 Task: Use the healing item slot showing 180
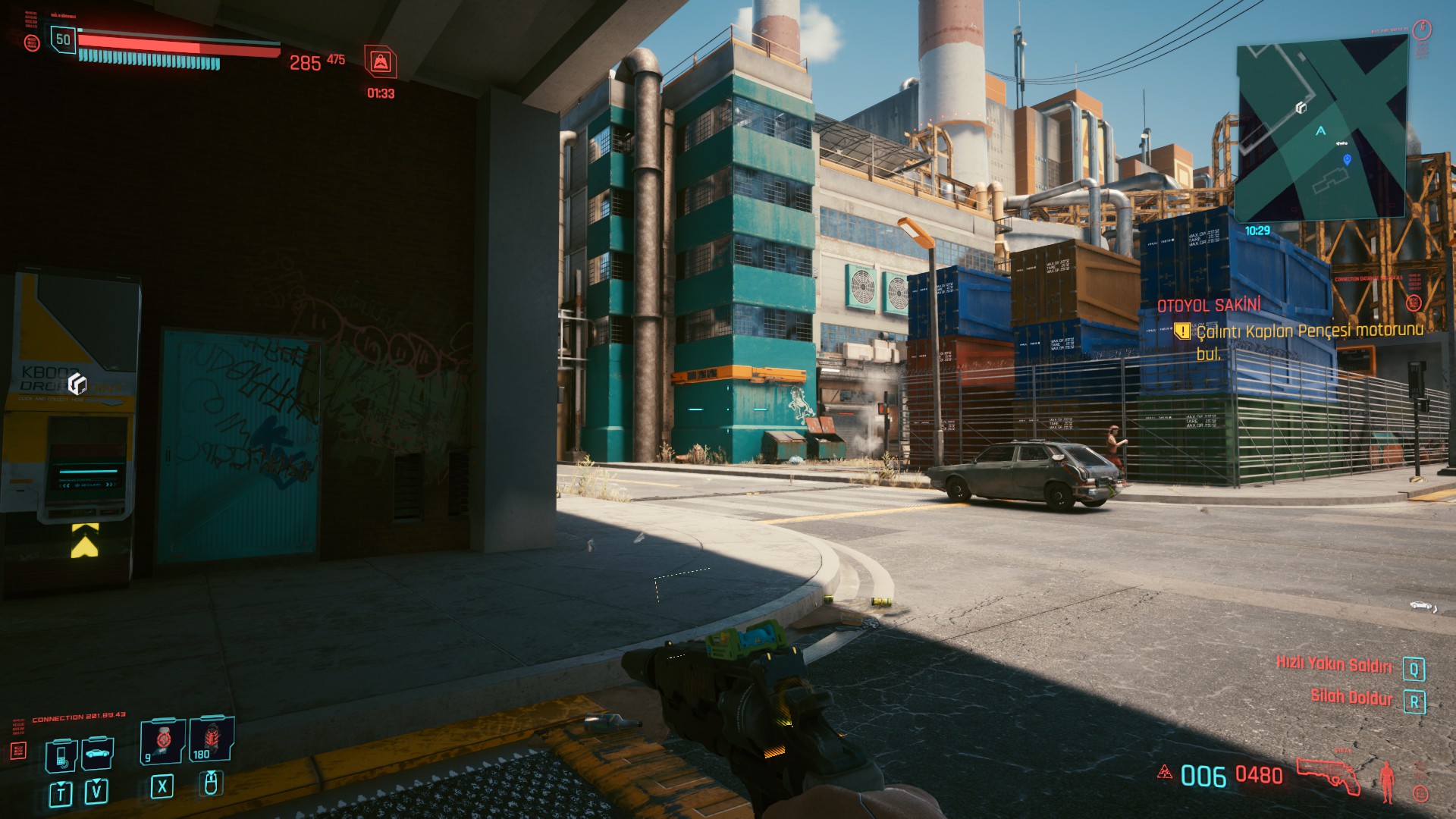click(x=211, y=739)
